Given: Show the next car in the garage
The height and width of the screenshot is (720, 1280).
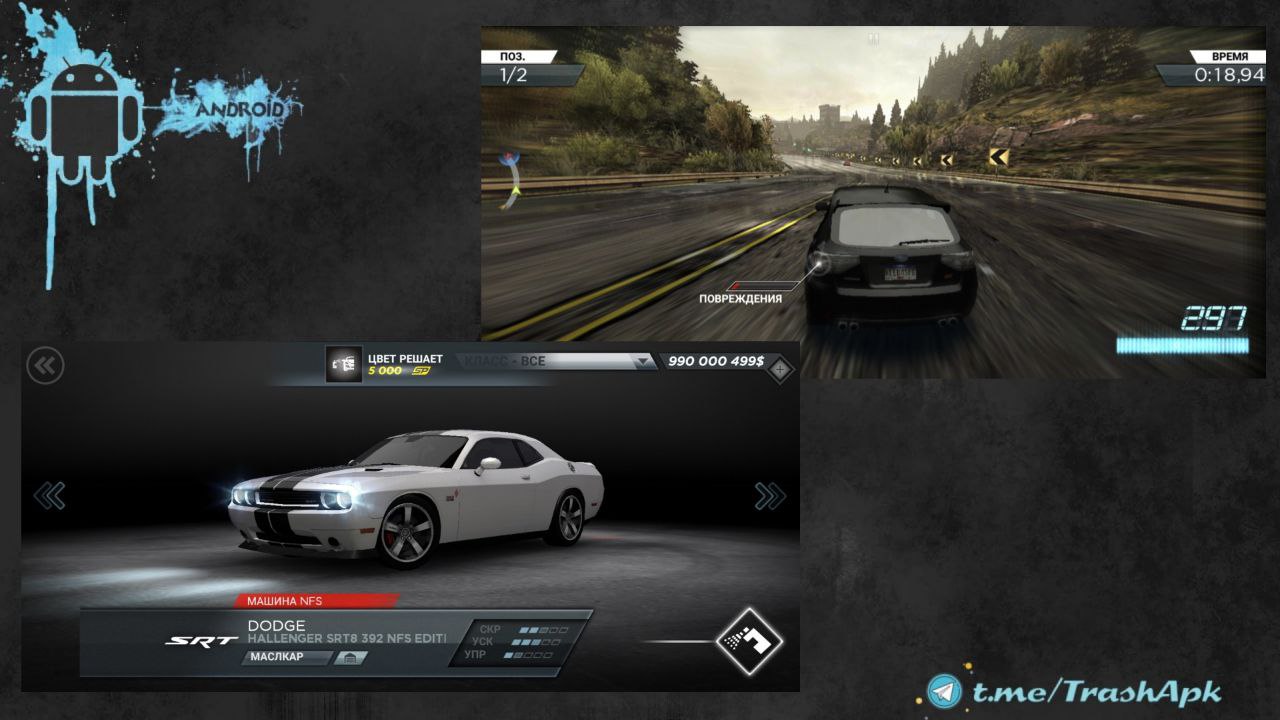Looking at the screenshot, I should 769,495.
